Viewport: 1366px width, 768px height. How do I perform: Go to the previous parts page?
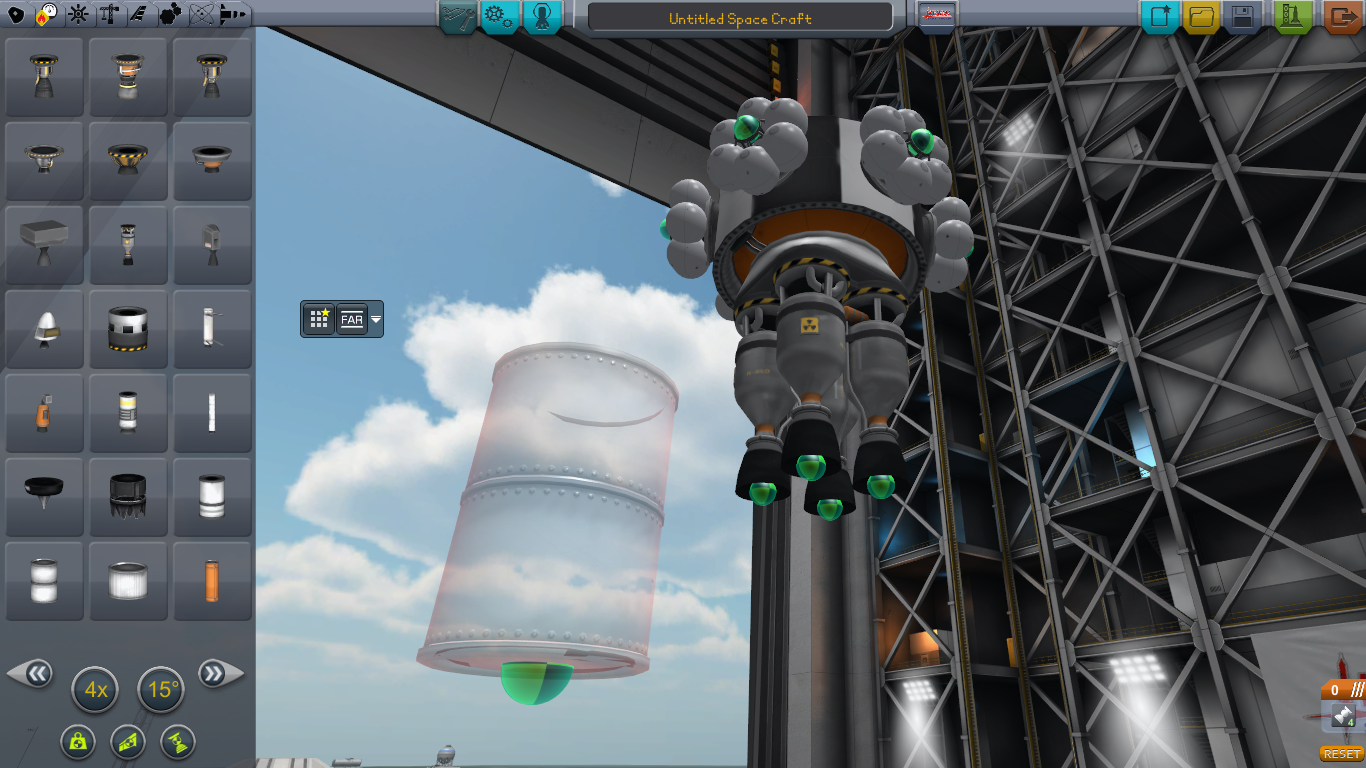[x=32, y=674]
